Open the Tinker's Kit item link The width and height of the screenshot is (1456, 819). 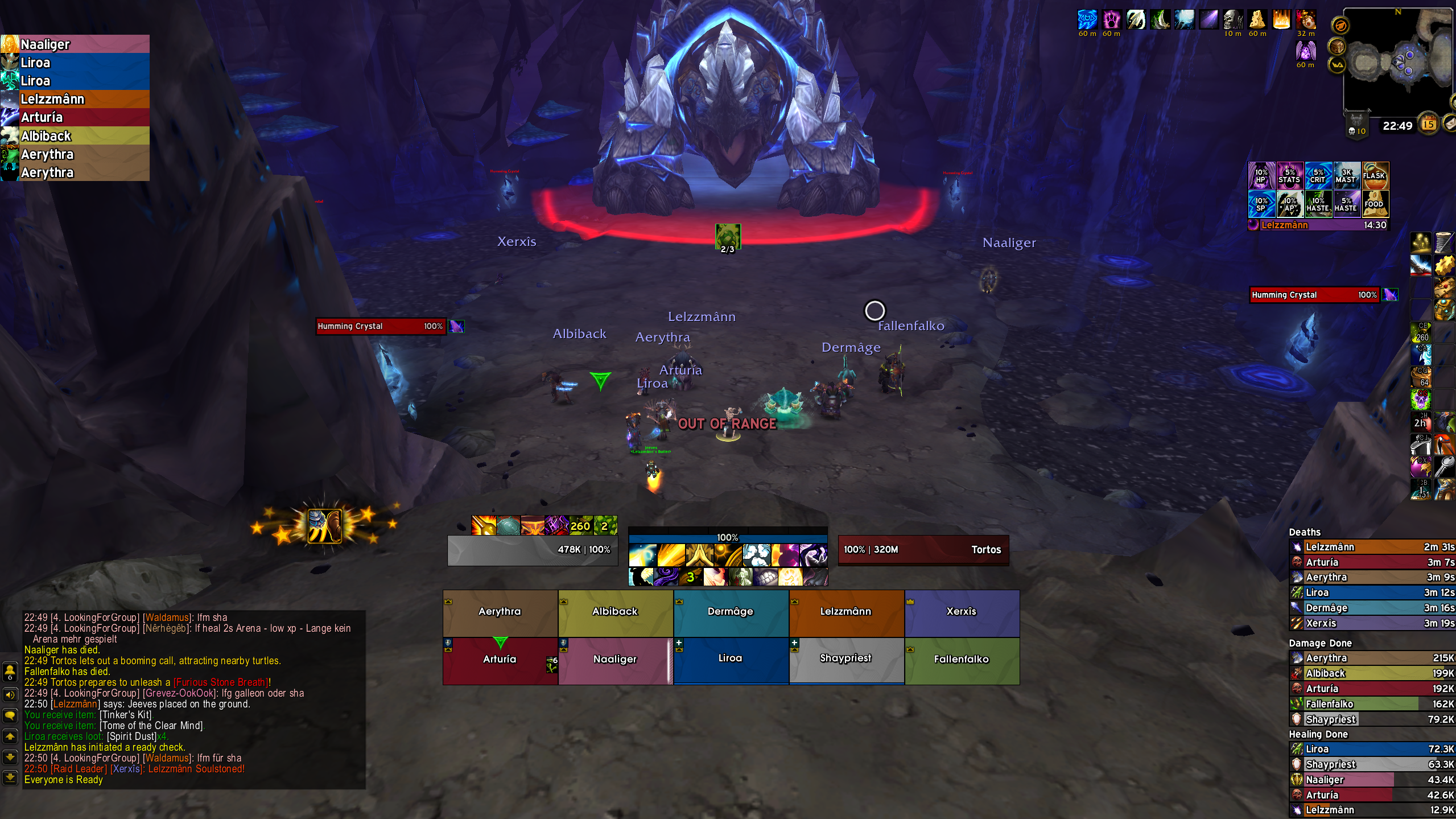126,715
